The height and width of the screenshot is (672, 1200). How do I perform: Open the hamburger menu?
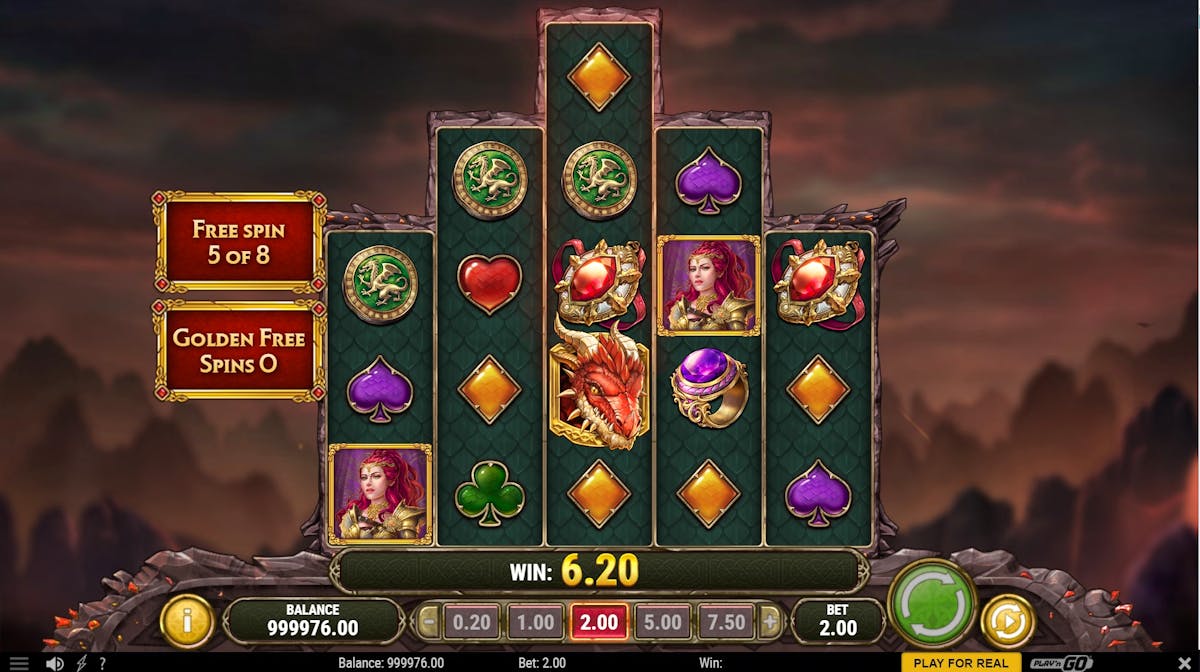click(19, 663)
